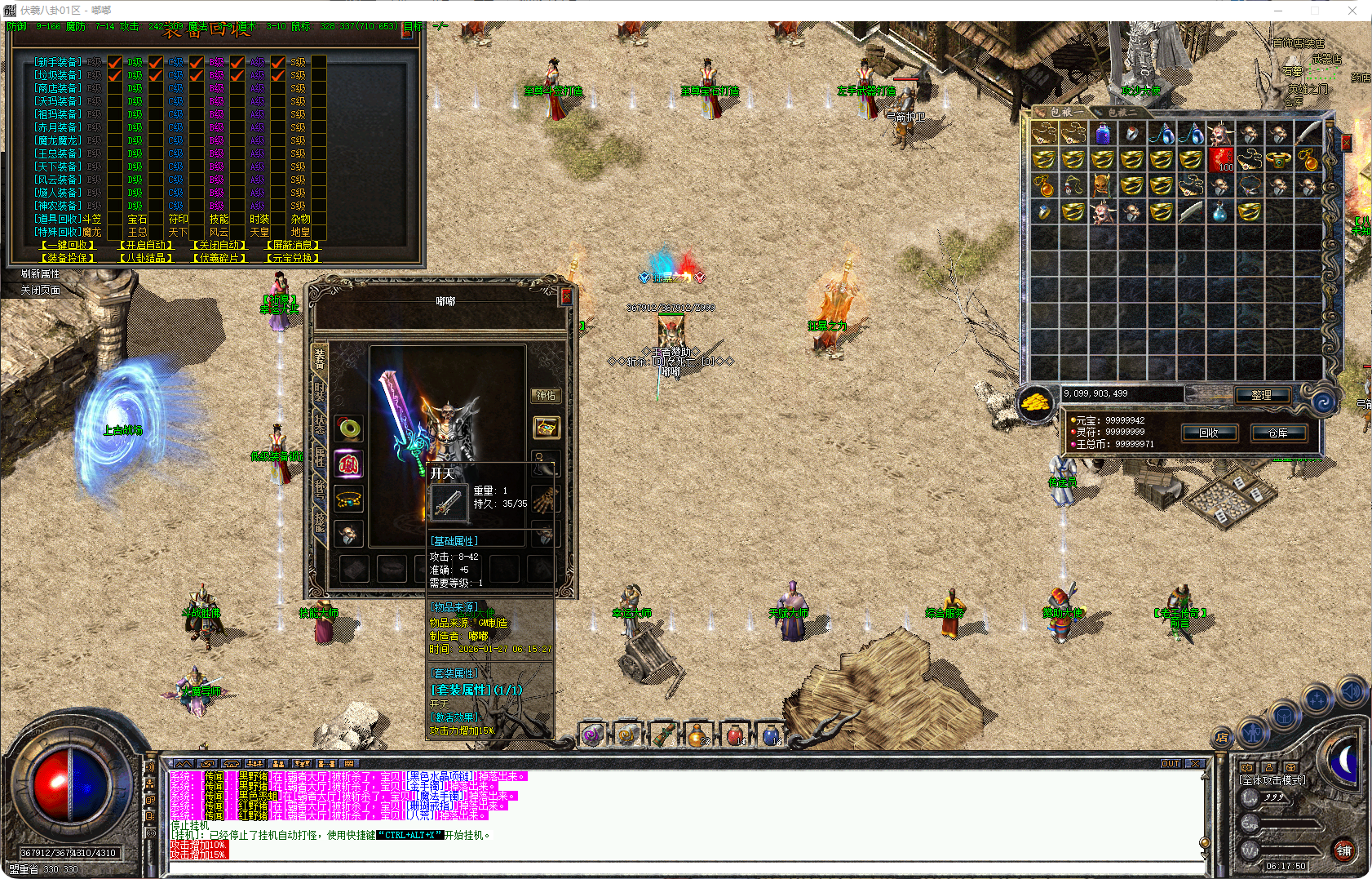
Task: Close the inventory bag window
Action: click(x=1347, y=143)
